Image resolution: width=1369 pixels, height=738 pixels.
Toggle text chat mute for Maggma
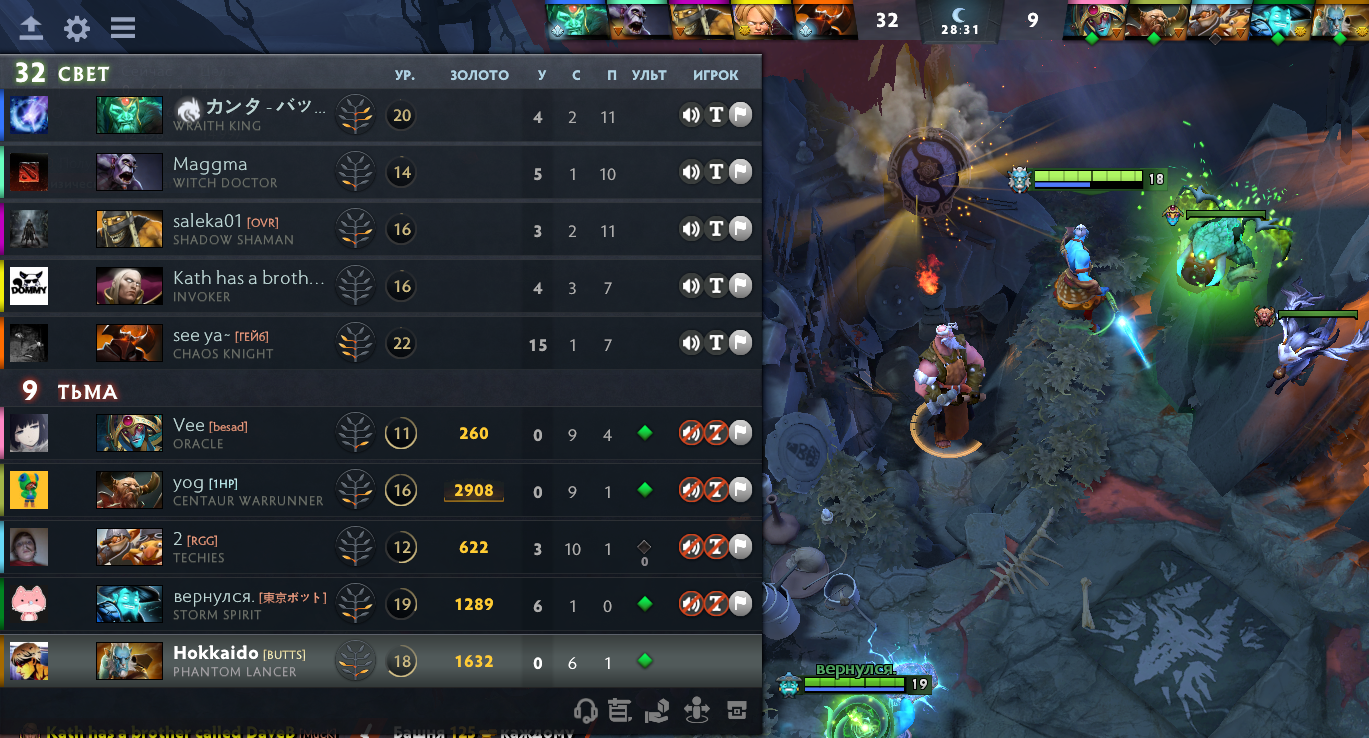coord(716,172)
